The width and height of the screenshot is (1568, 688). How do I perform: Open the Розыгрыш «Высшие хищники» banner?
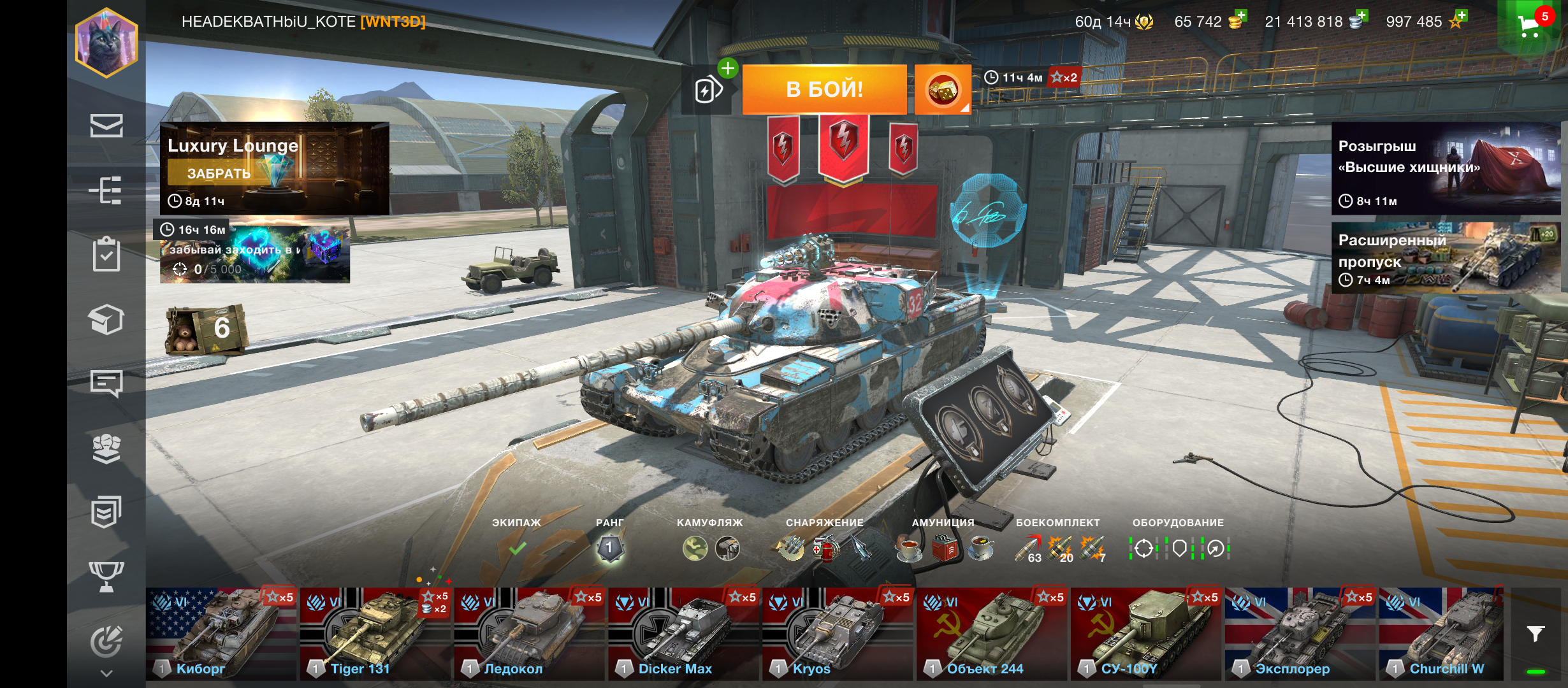click(1445, 168)
